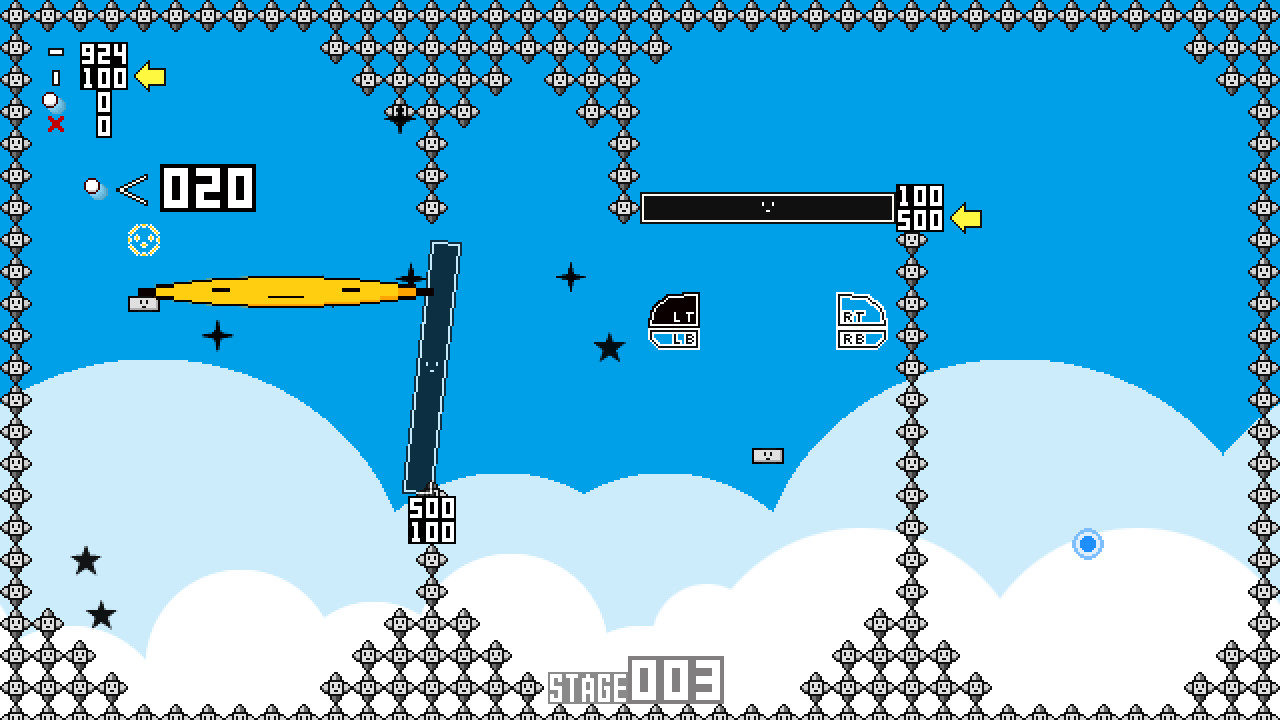Select the yellow blimp vehicle
This screenshot has height=720, width=1280.
(290, 292)
